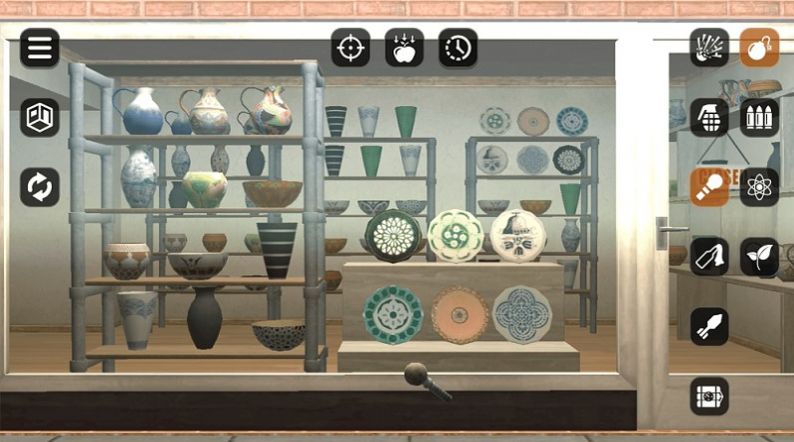Pick the bullets ammo weapon
Viewport: 794px width, 442px height.
tap(759, 117)
